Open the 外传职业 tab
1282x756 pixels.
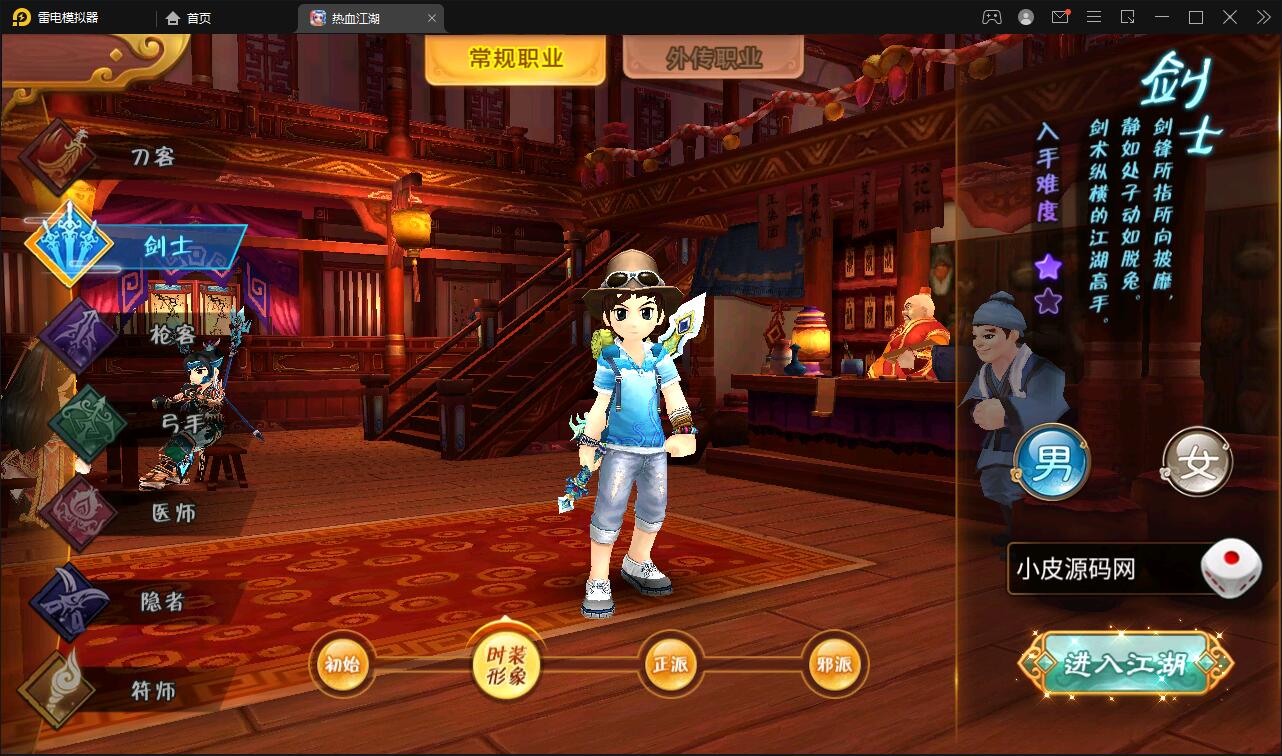click(x=713, y=55)
